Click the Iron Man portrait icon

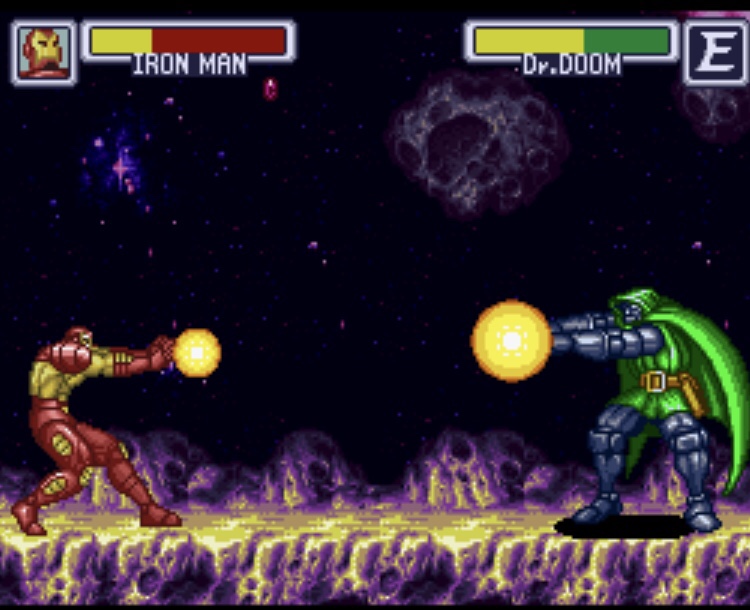(45, 51)
